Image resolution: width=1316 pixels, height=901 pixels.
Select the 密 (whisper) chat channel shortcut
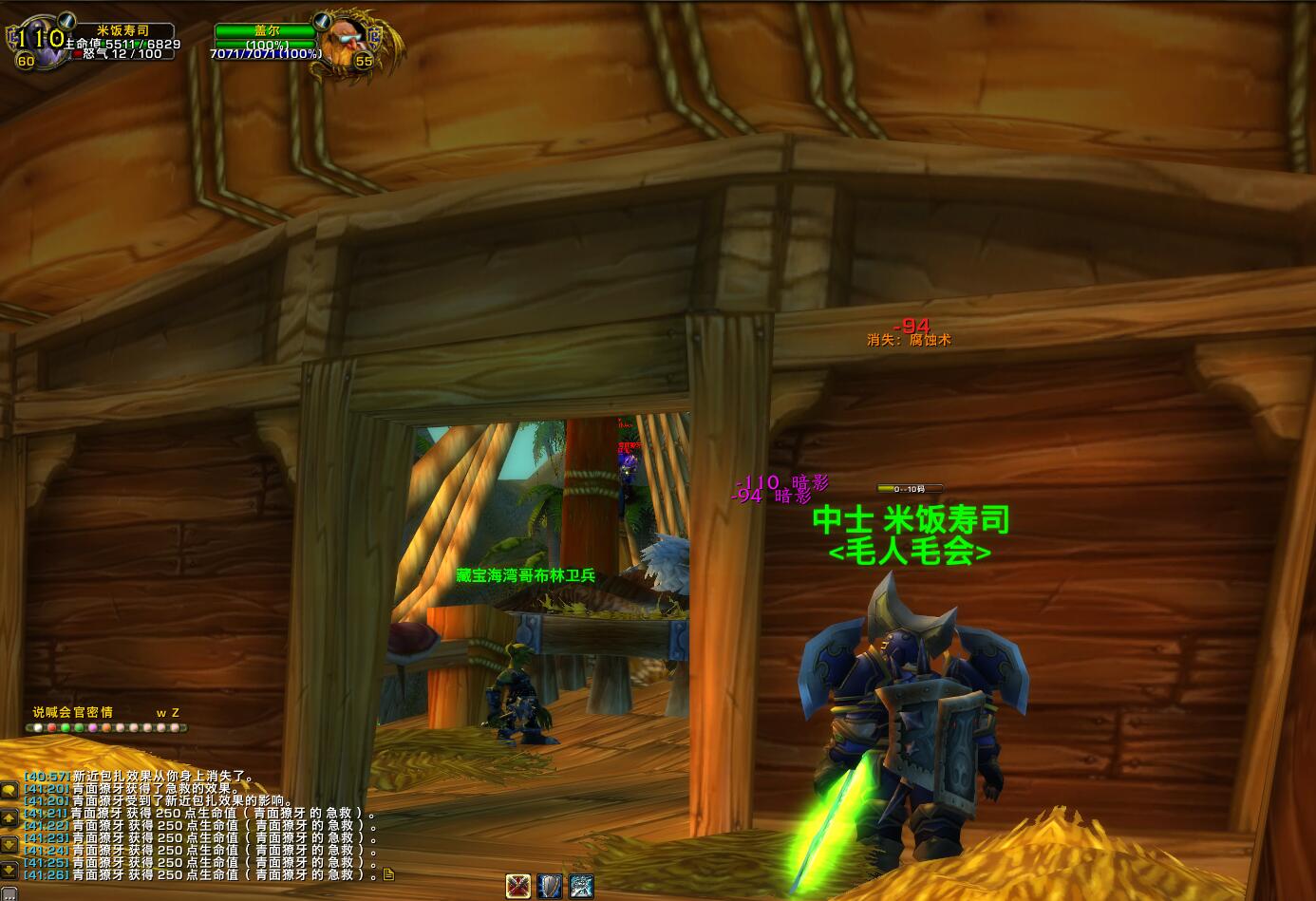pyautogui.click(x=93, y=712)
